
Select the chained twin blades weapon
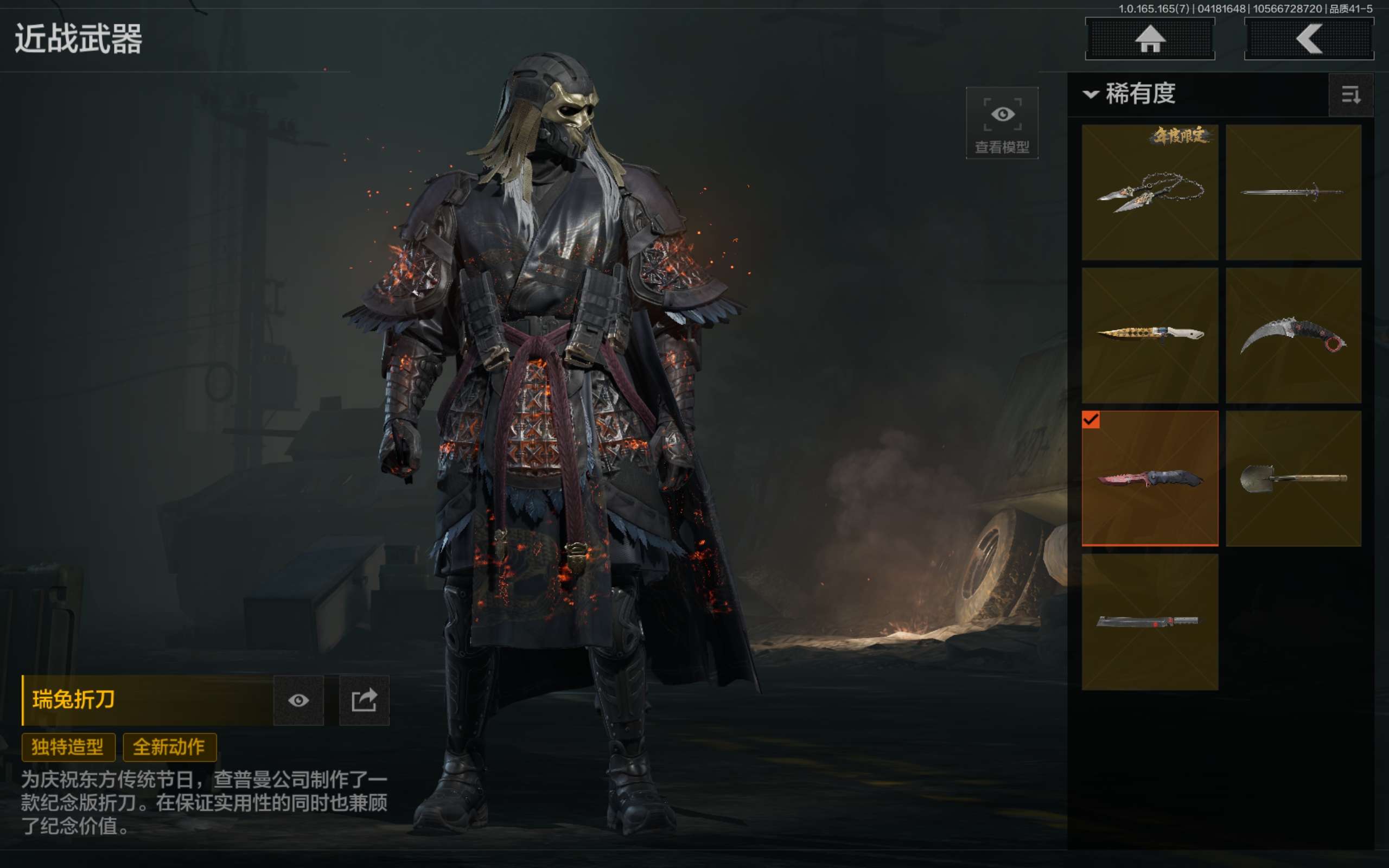click(x=1150, y=192)
